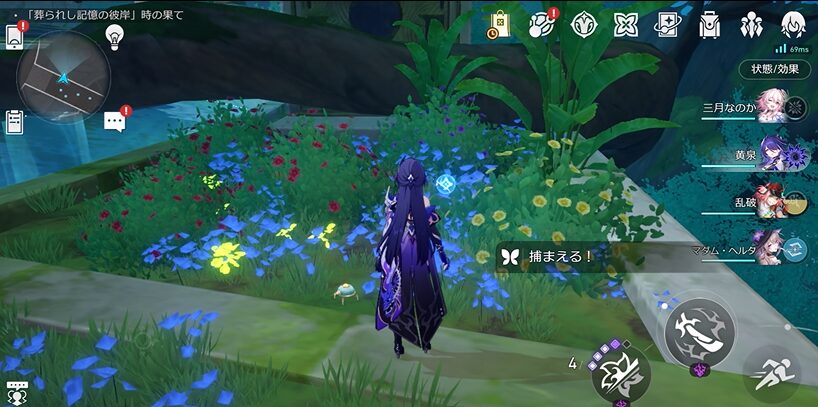Open the circular minimap
The height and width of the screenshot is (407, 818).
[63, 76]
